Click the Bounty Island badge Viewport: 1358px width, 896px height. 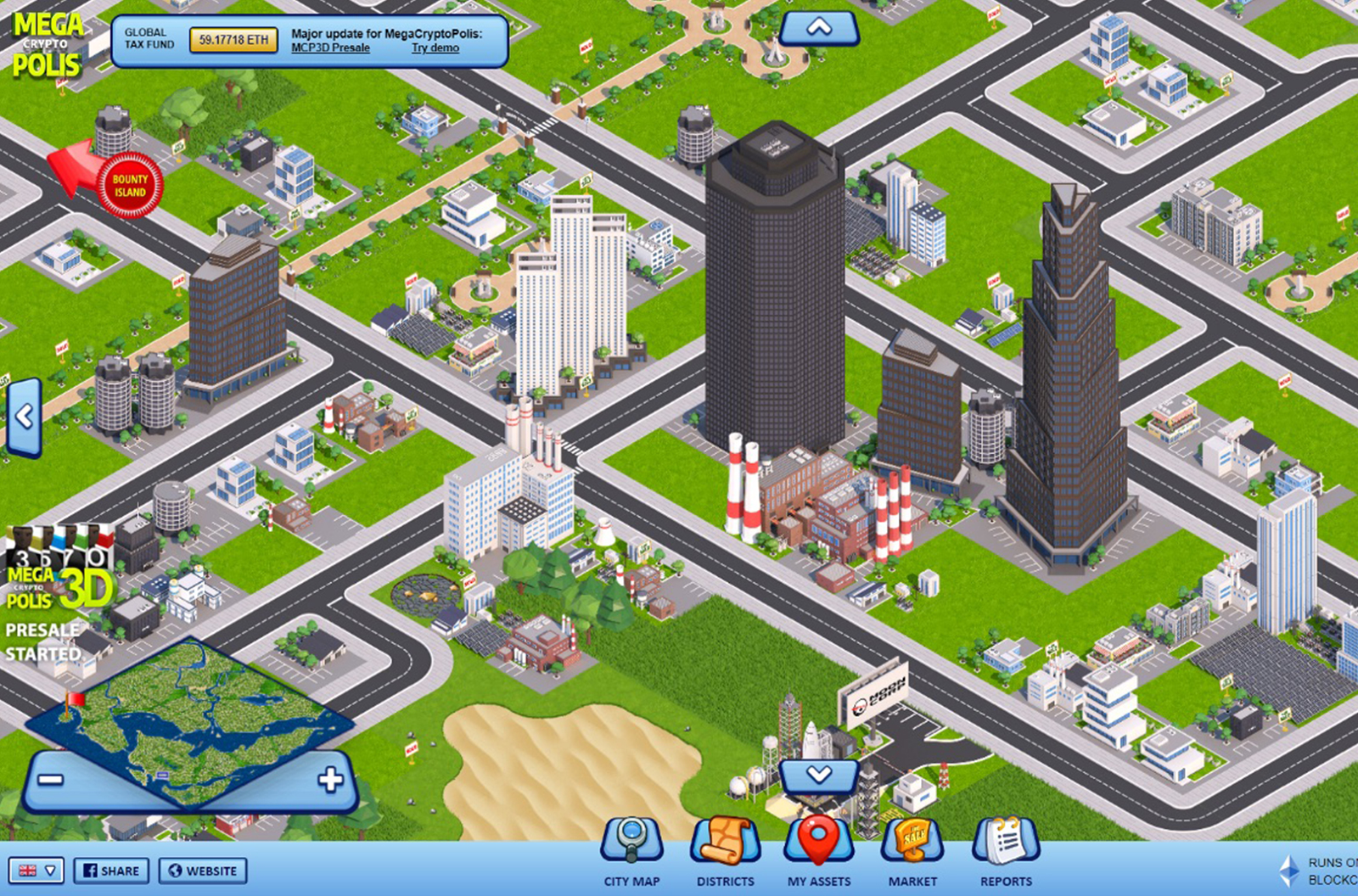[129, 186]
